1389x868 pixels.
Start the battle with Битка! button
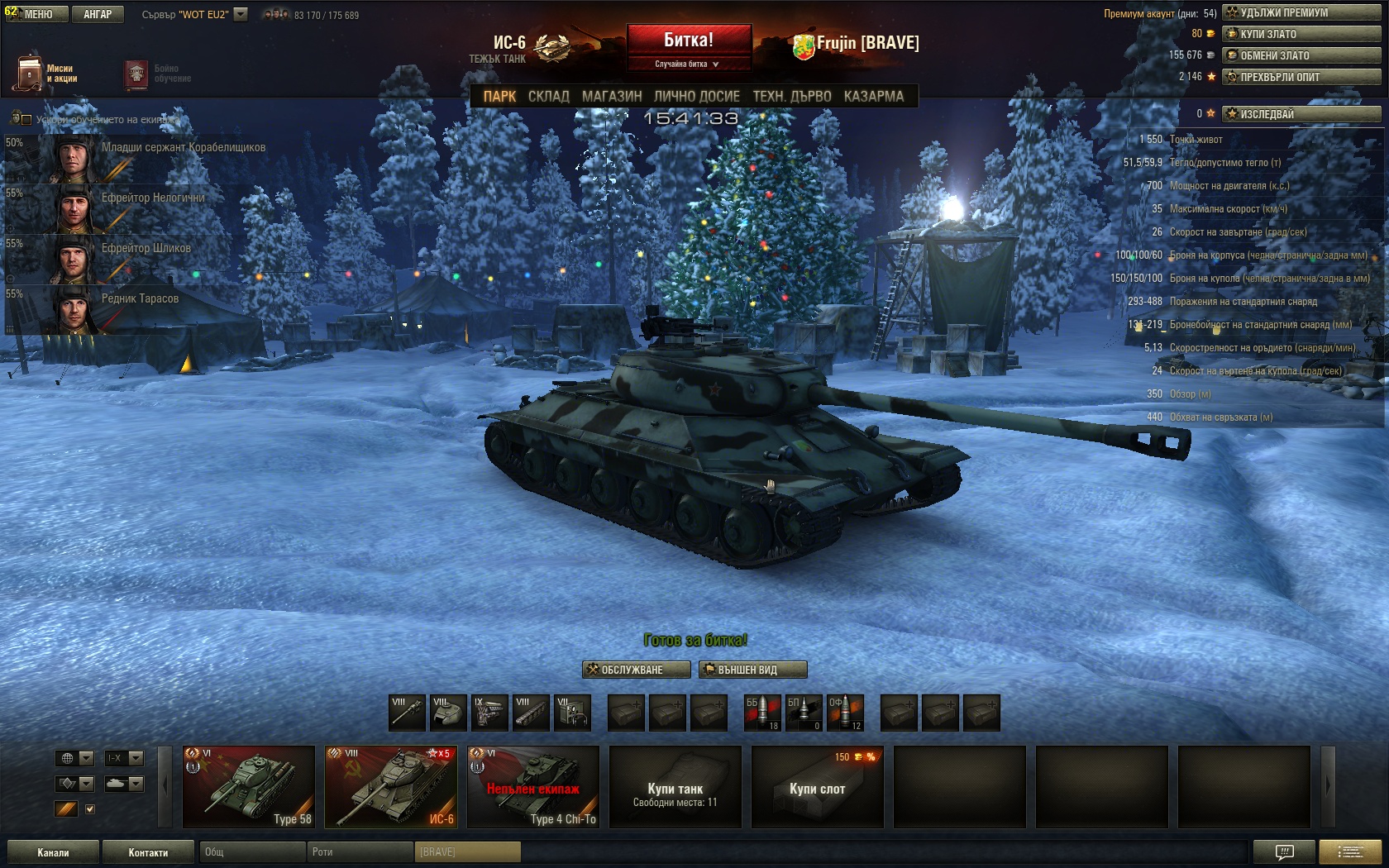(x=689, y=40)
